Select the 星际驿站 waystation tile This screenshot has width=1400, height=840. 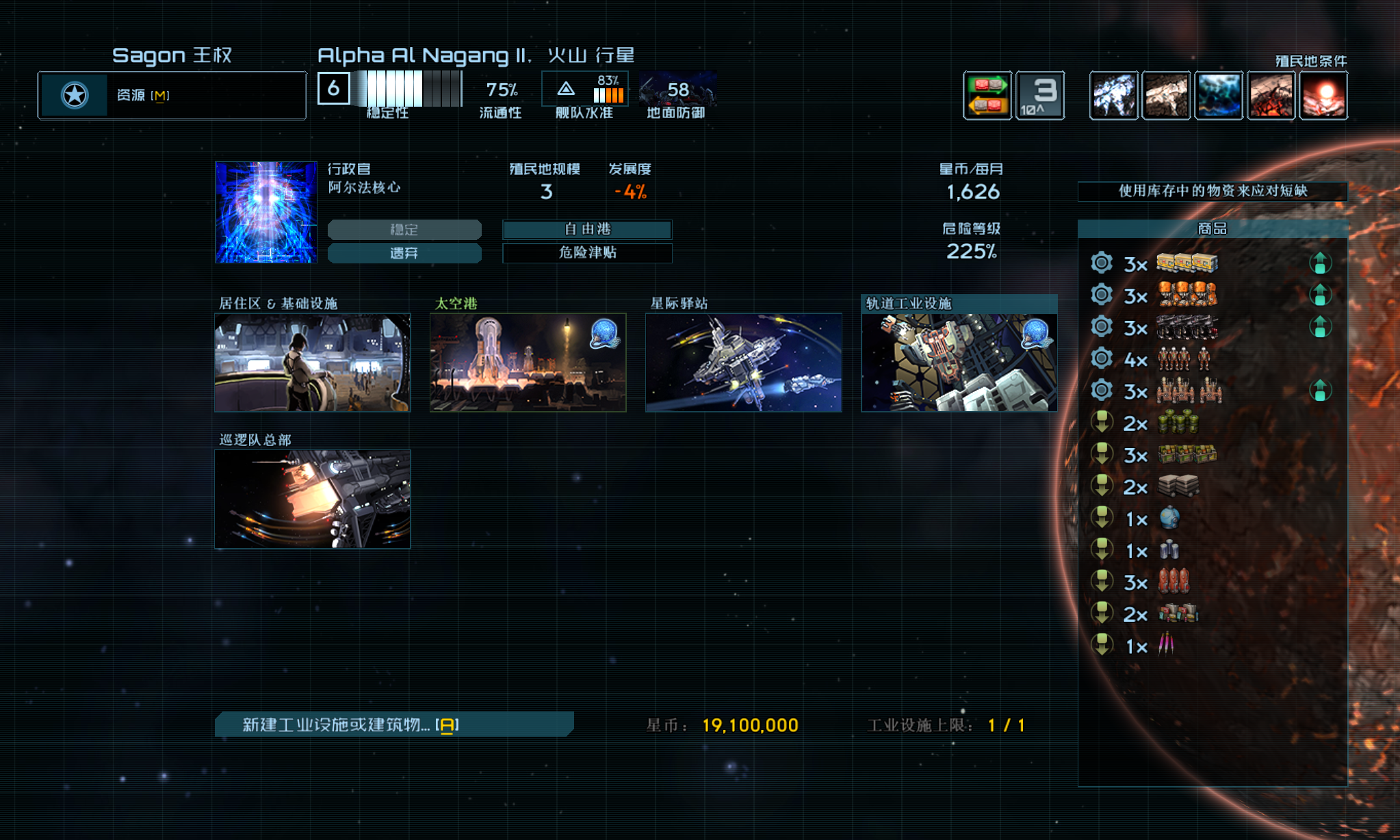click(743, 363)
